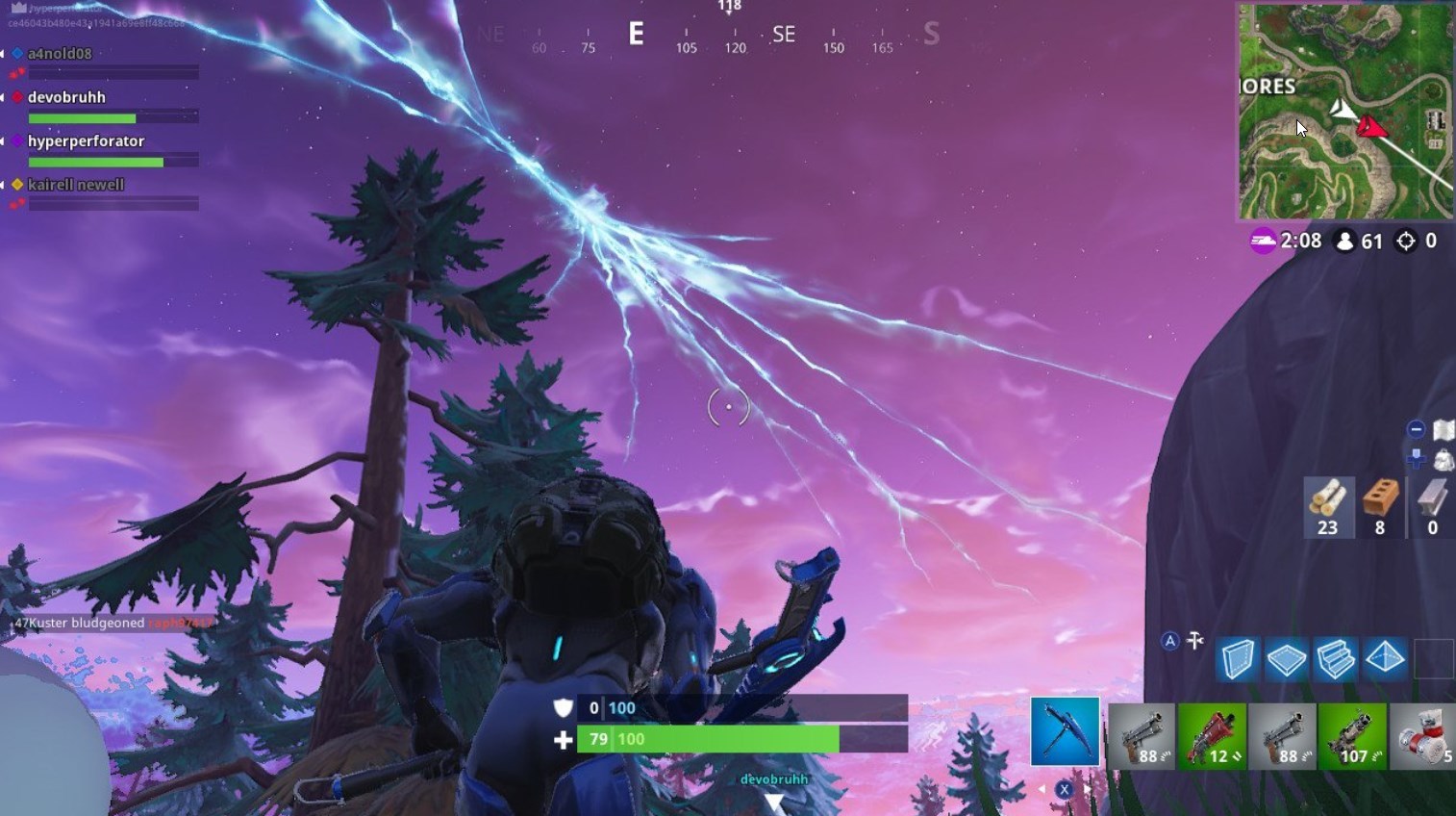Select squad member devobruhh in the squad list
Viewport: 1456px width, 816px height.
point(66,97)
